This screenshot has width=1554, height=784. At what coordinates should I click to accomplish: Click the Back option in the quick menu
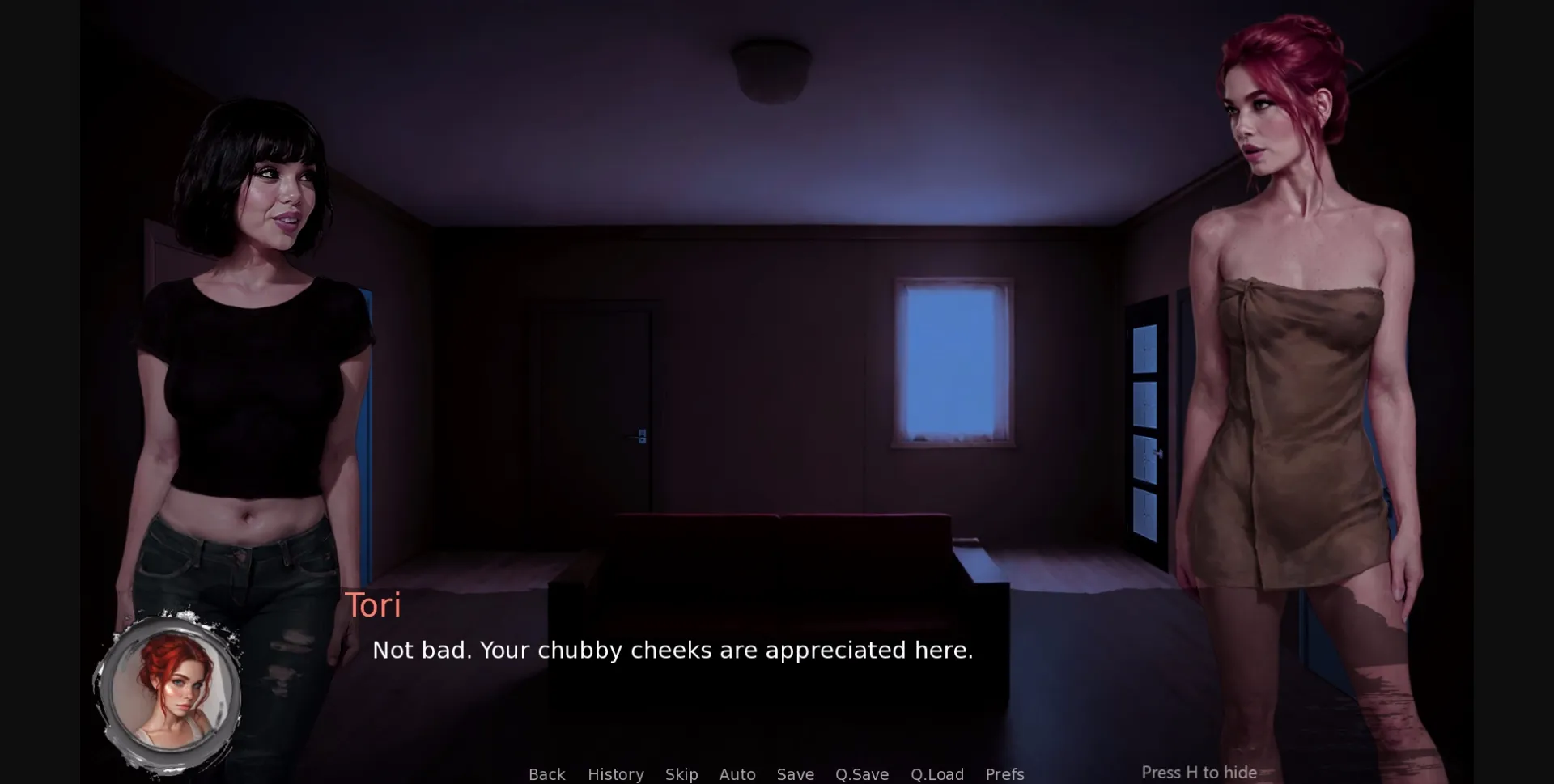click(547, 773)
